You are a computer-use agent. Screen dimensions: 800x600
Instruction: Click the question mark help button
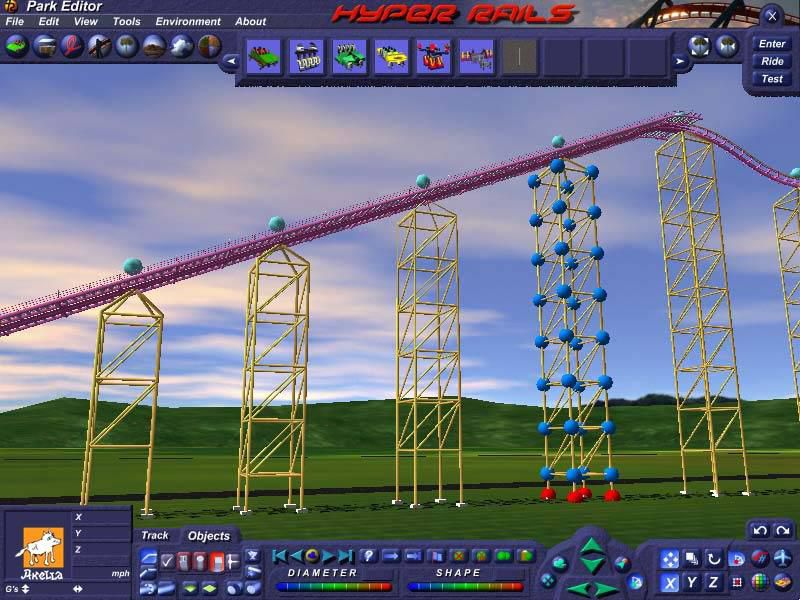coord(367,555)
